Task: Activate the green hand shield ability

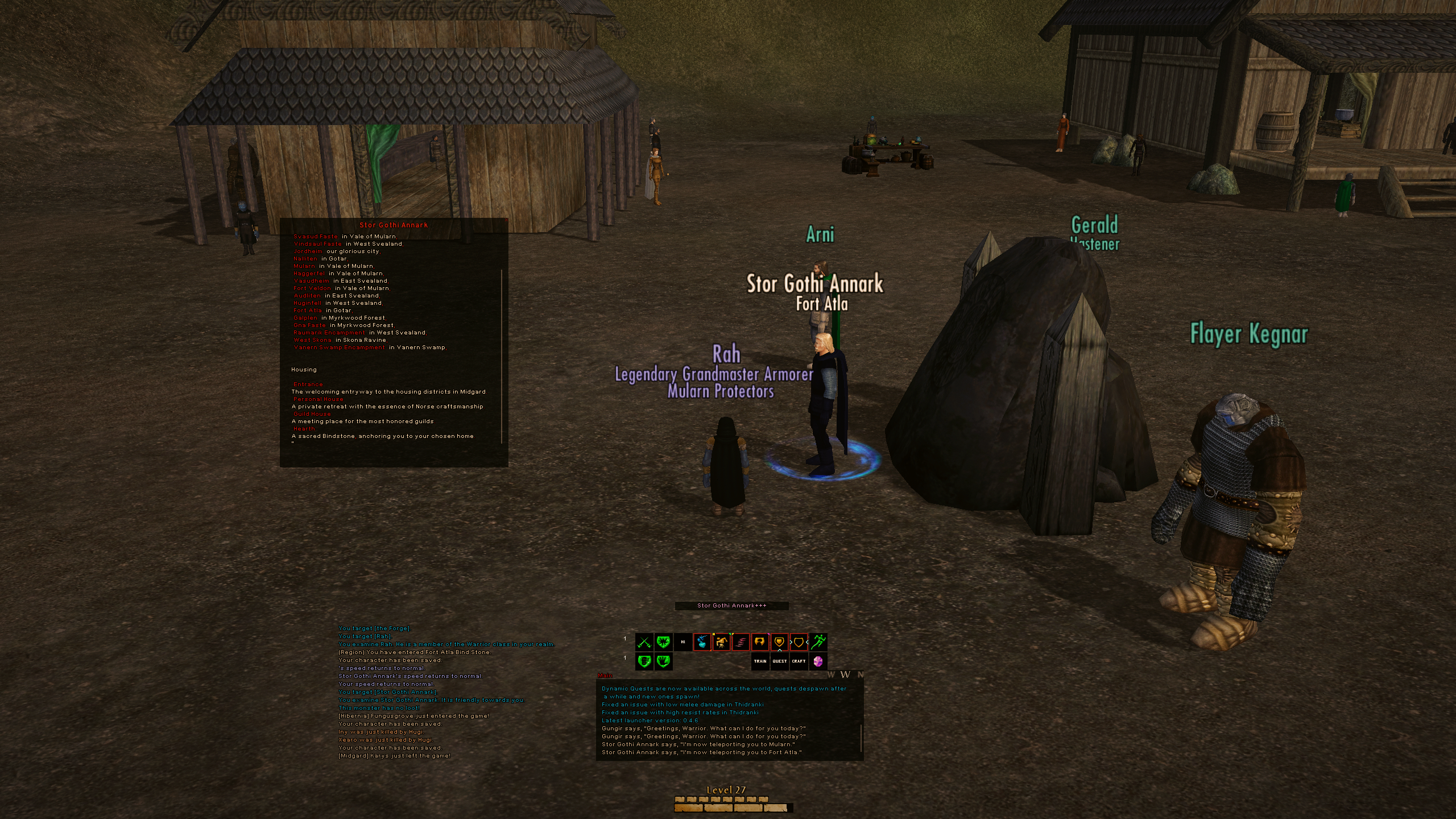Action: [664, 661]
